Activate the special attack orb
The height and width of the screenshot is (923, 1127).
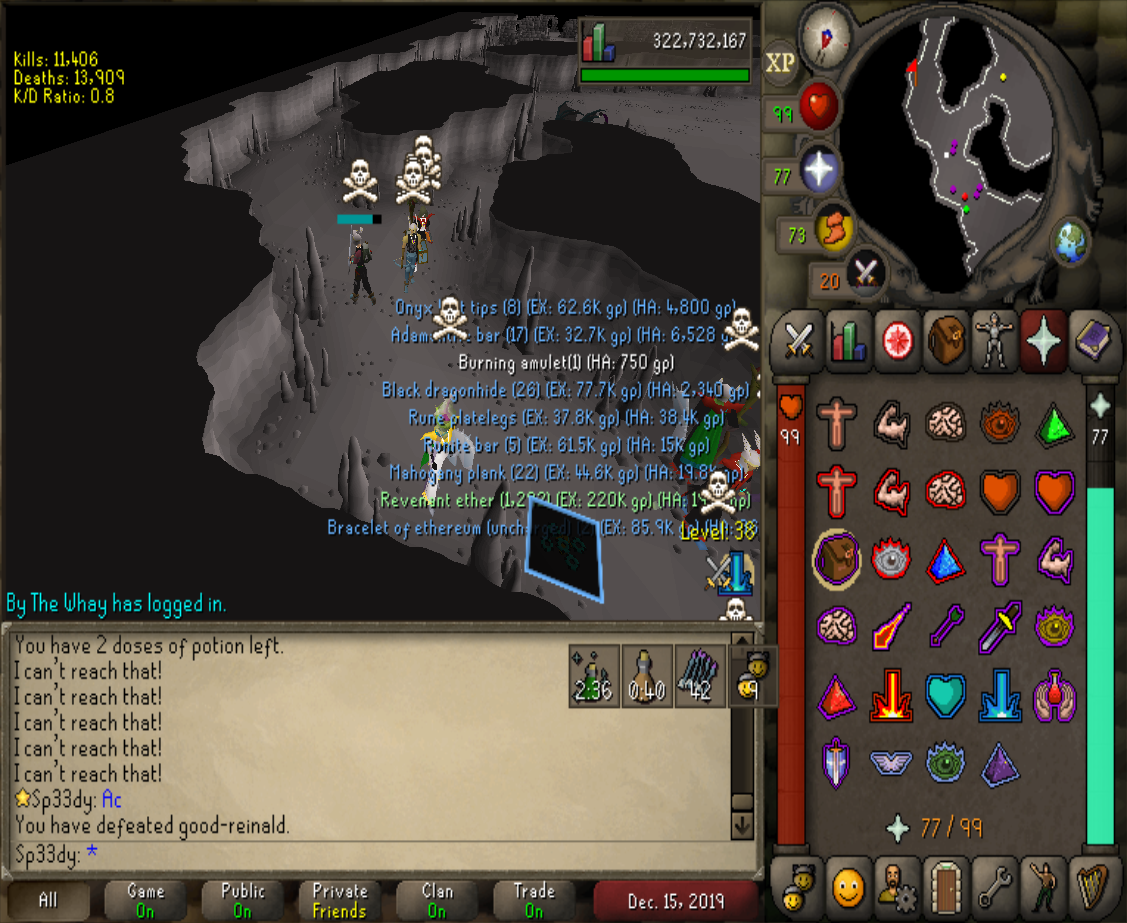865,274
